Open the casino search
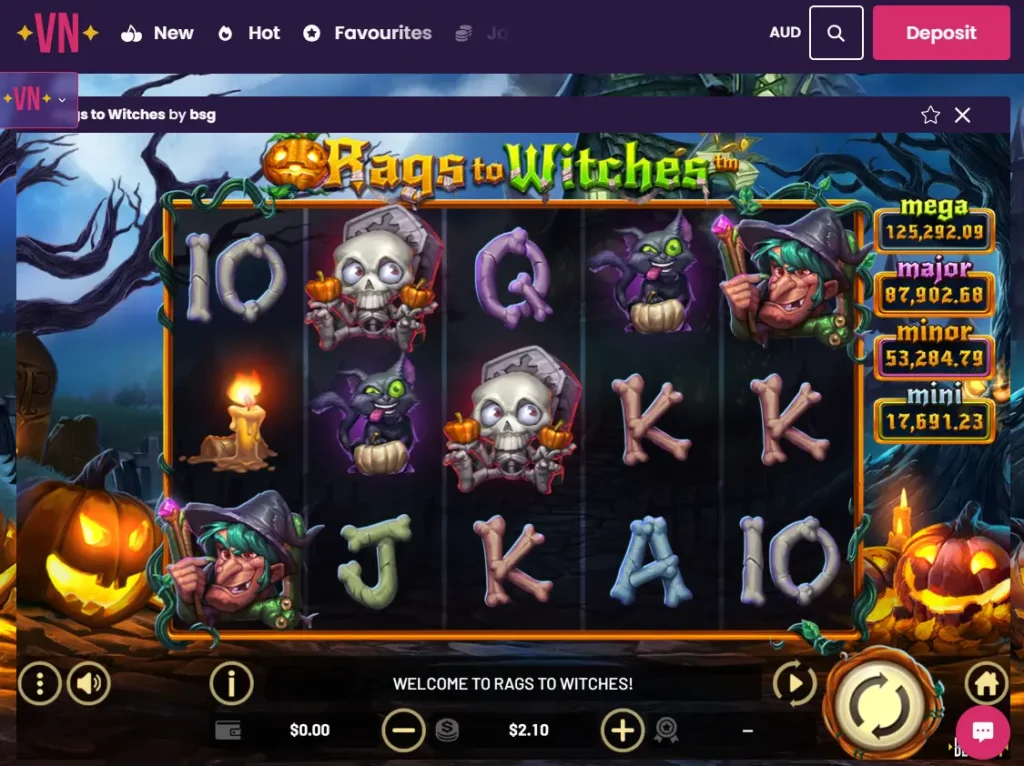This screenshot has height=766, width=1024. click(x=836, y=33)
